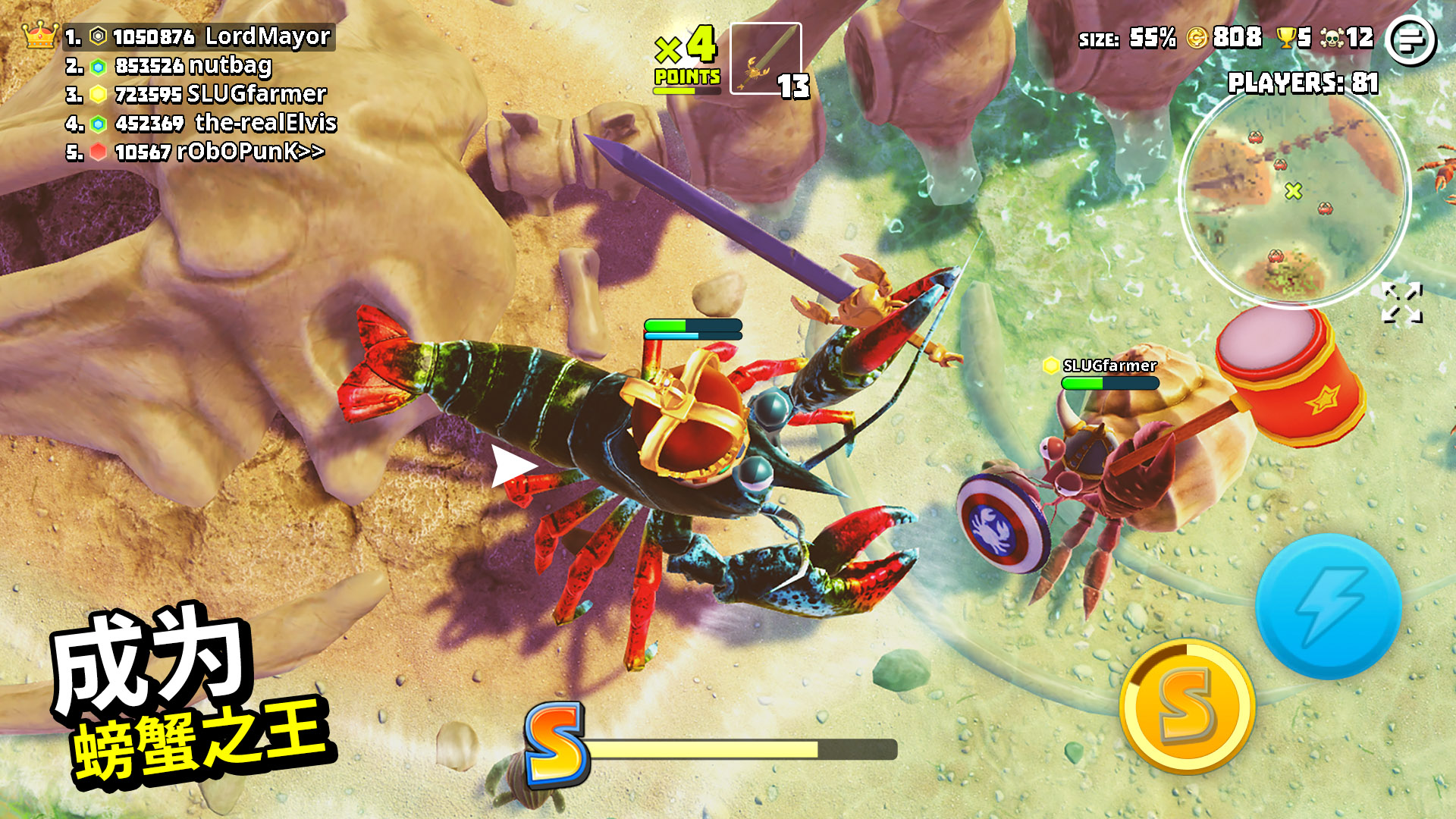Select the sword weapon slot
The image size is (1456, 819).
(x=765, y=58)
